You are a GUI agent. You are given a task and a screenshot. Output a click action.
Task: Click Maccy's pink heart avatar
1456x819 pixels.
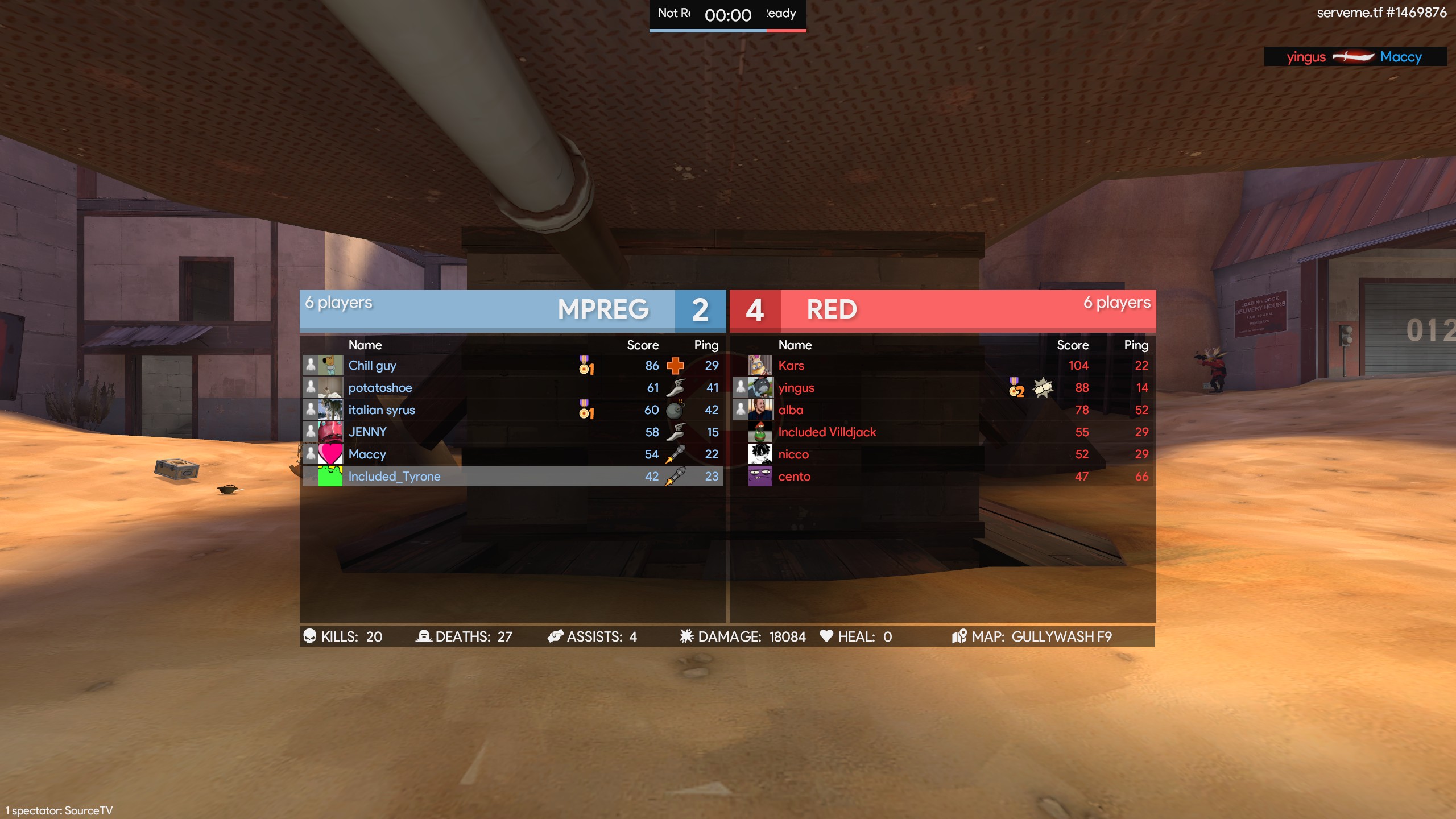coord(330,454)
